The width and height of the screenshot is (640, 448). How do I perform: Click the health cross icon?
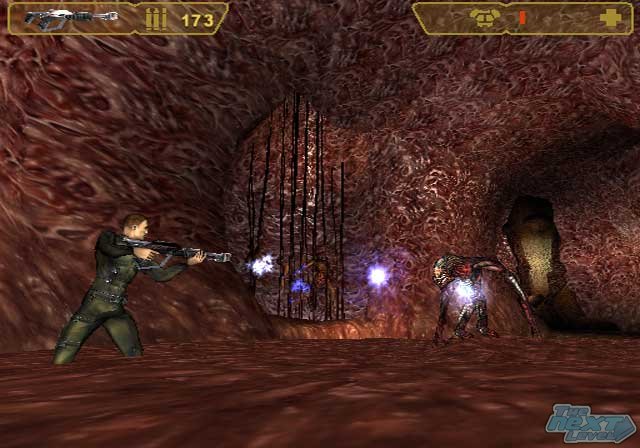(608, 18)
